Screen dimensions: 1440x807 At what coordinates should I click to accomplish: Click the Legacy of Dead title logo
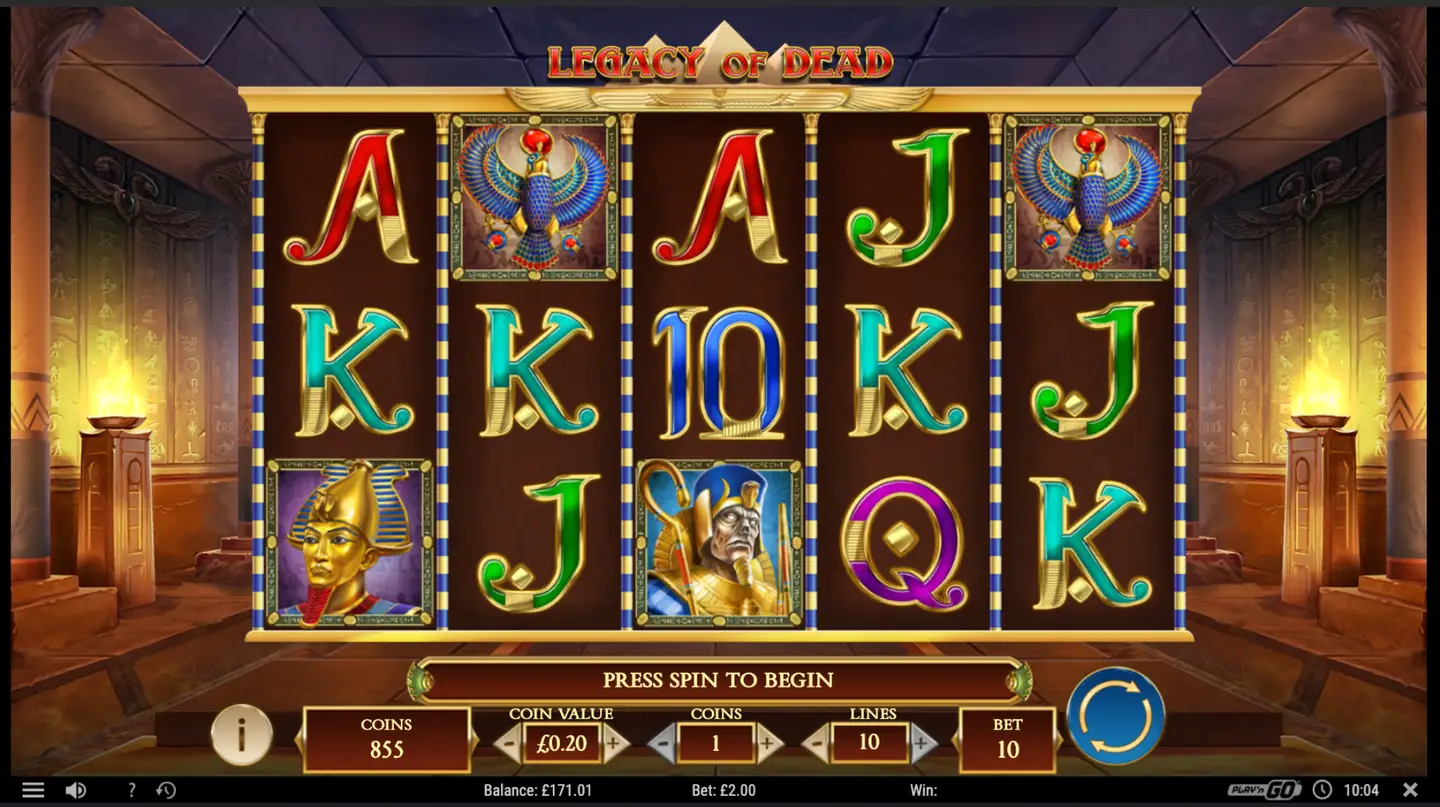click(x=719, y=59)
